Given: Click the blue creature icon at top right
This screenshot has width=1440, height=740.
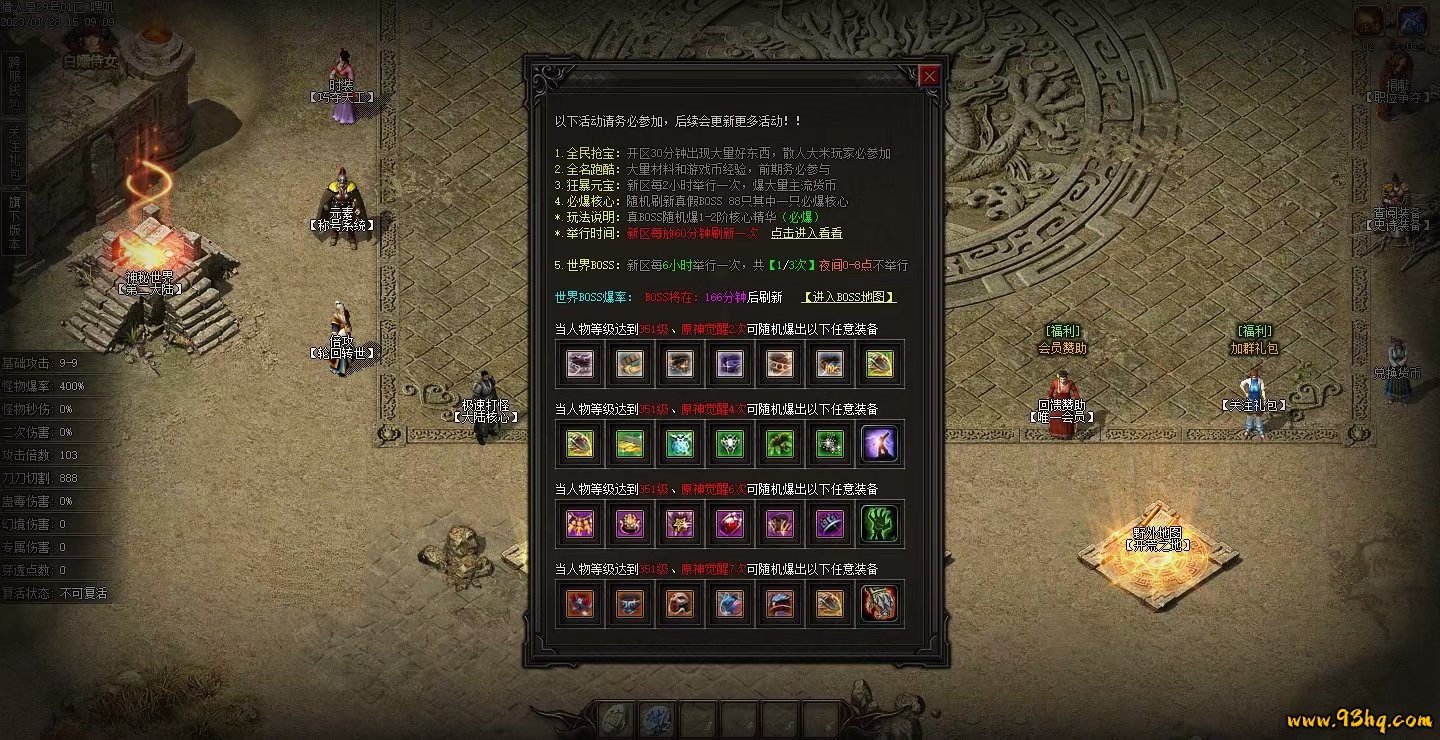Looking at the screenshot, I should click(x=1412, y=21).
